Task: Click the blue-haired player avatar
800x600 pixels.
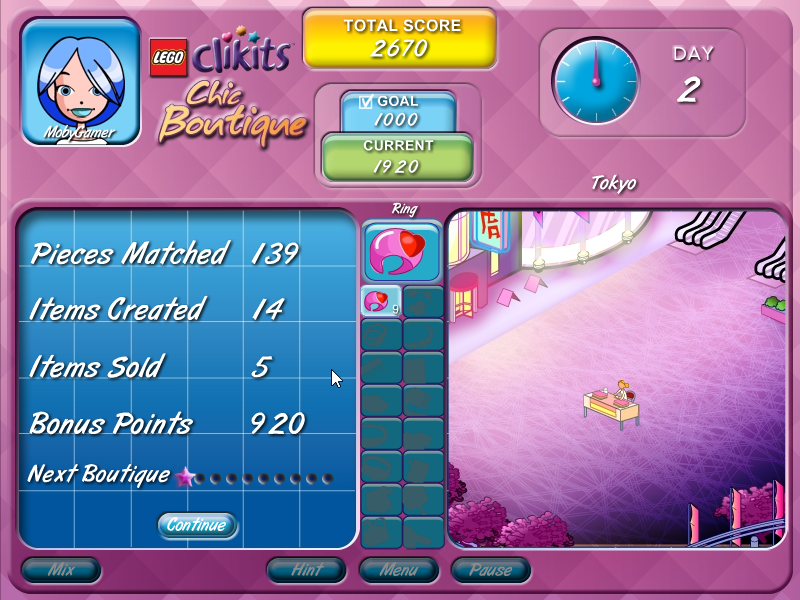Action: (x=80, y=82)
